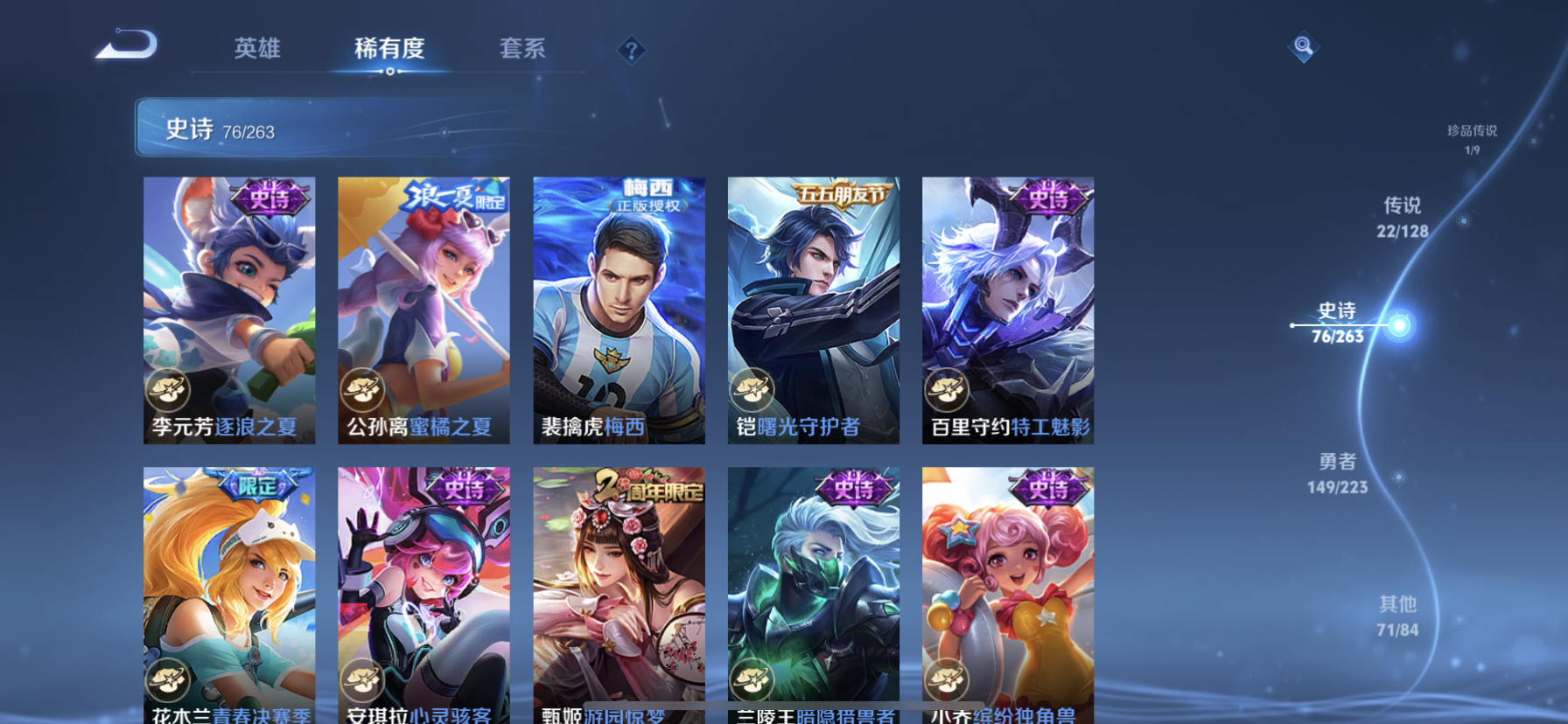Click the hook-shaped game logo icon

coord(128,45)
